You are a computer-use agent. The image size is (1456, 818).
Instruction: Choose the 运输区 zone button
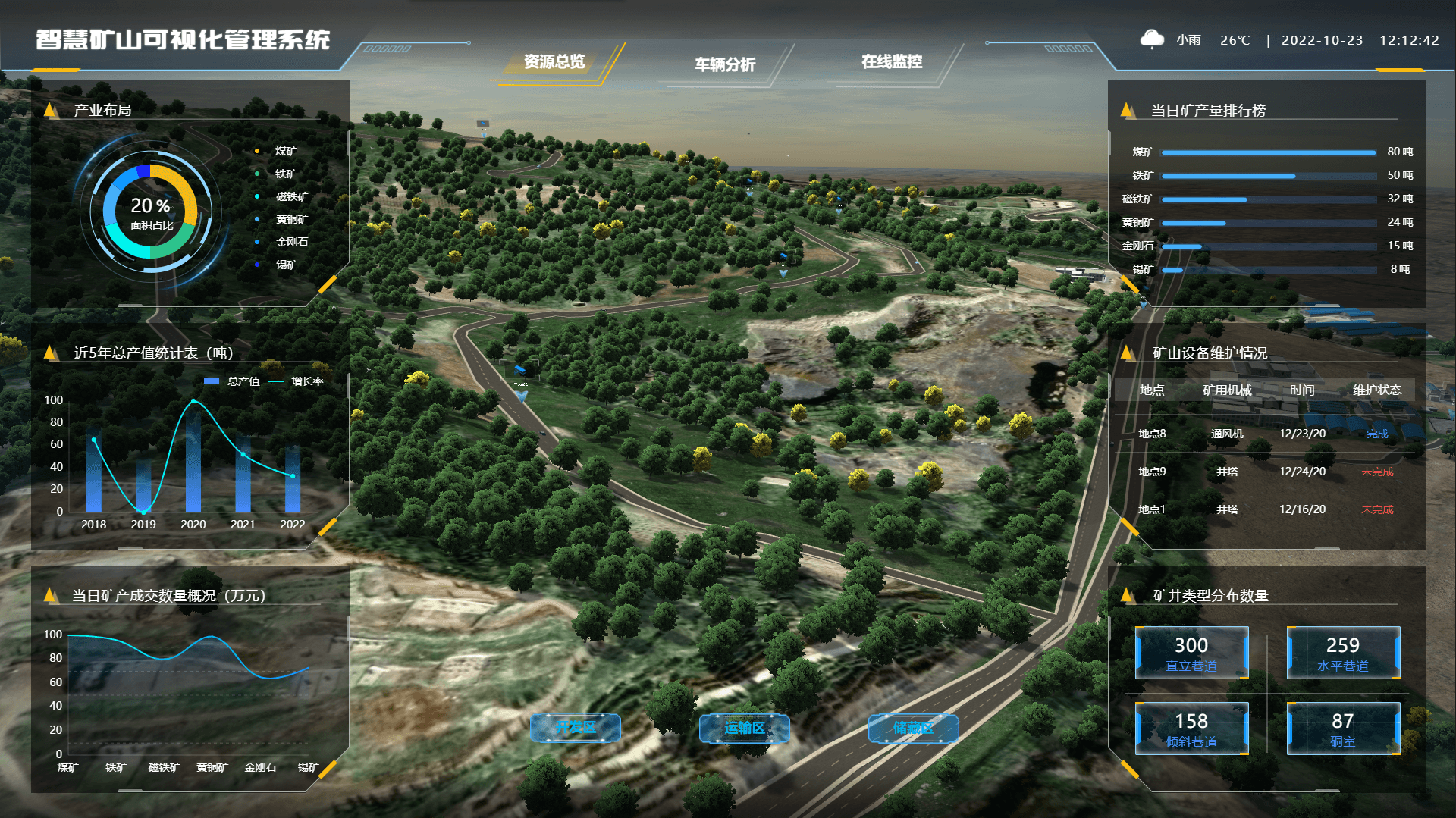point(744,728)
